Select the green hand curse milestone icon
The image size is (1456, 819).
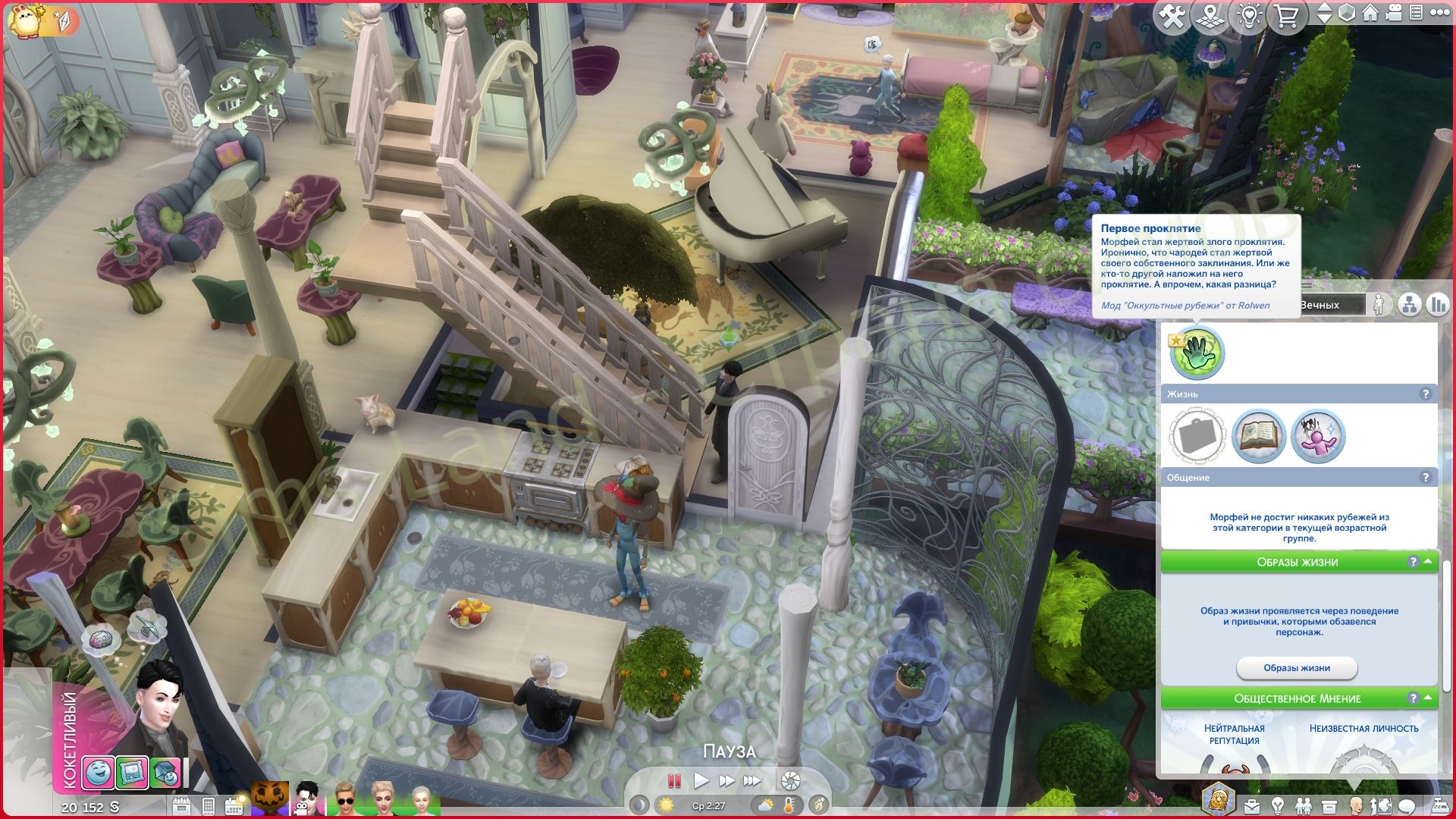[1197, 353]
